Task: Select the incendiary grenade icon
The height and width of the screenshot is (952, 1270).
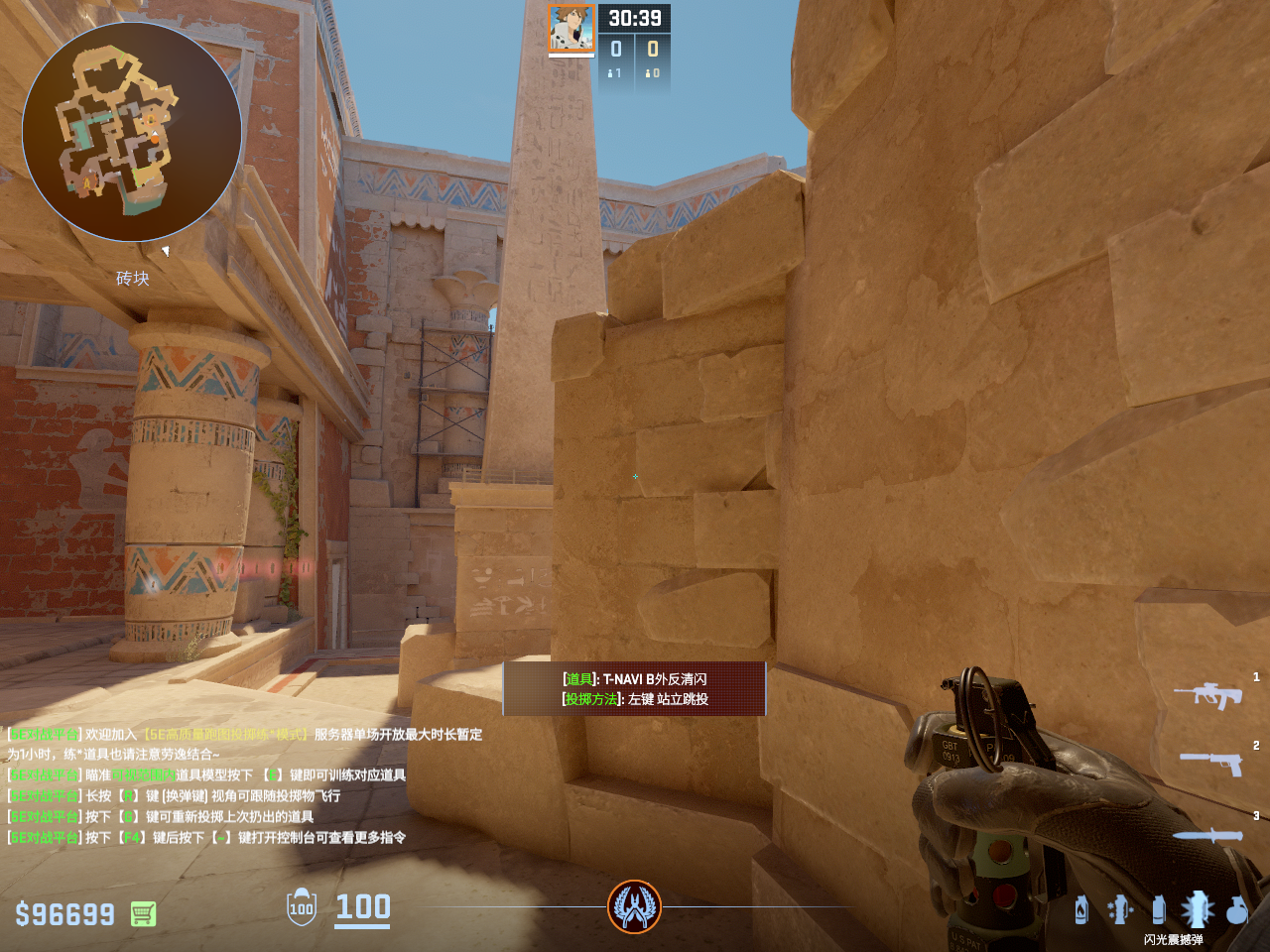Action: point(1081,909)
